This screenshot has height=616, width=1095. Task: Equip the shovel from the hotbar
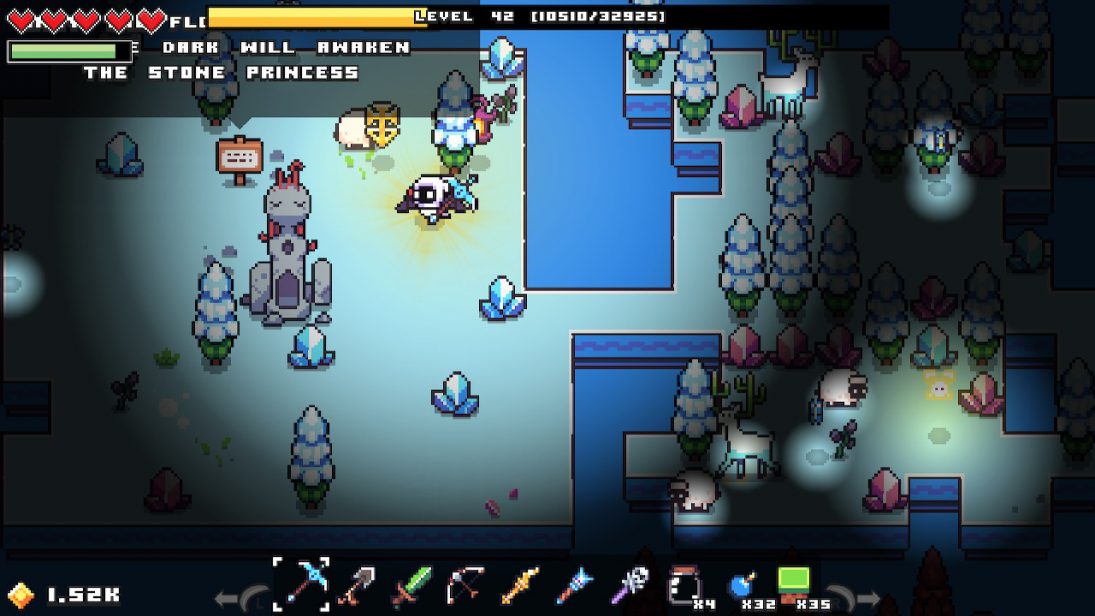[357, 584]
